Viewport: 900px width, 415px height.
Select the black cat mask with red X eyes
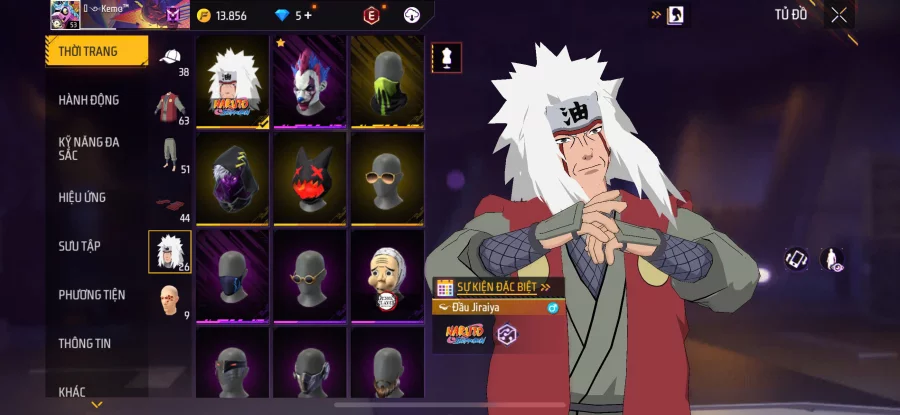coord(309,178)
